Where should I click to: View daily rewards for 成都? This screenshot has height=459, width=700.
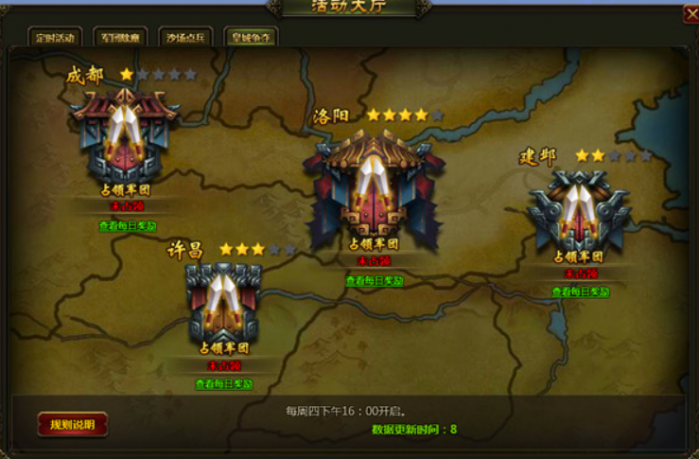(x=128, y=226)
